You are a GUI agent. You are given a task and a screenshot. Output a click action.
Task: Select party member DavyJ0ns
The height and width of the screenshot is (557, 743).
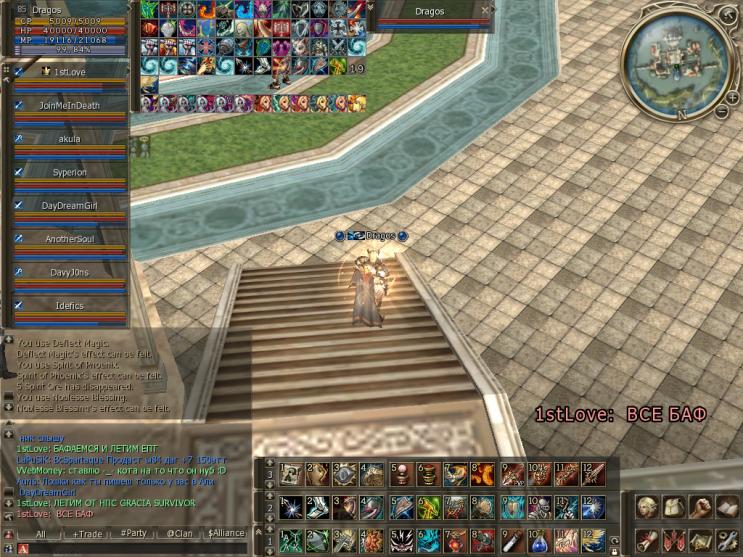click(x=69, y=272)
